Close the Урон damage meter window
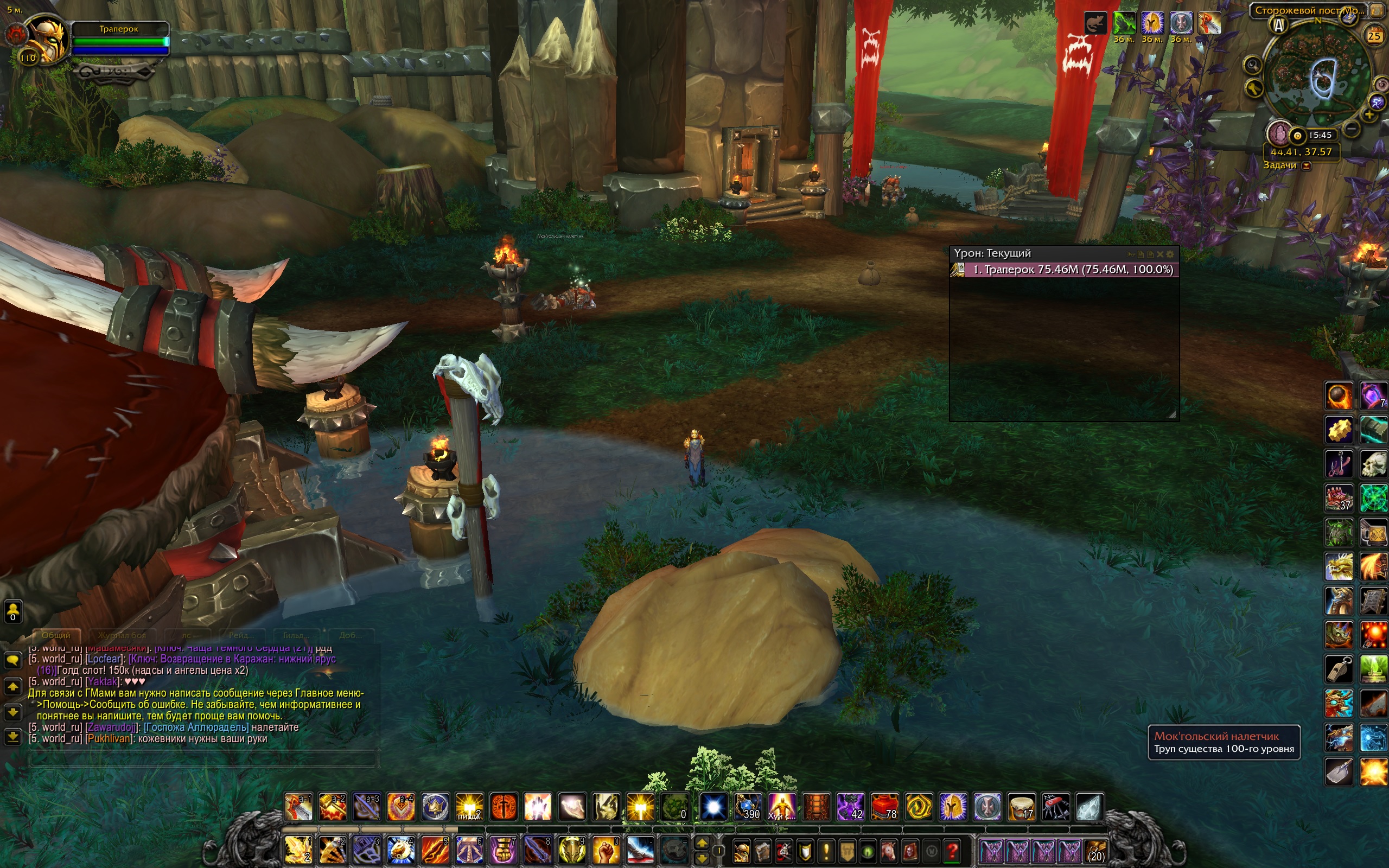This screenshot has height=868, width=1389. [x=1160, y=254]
